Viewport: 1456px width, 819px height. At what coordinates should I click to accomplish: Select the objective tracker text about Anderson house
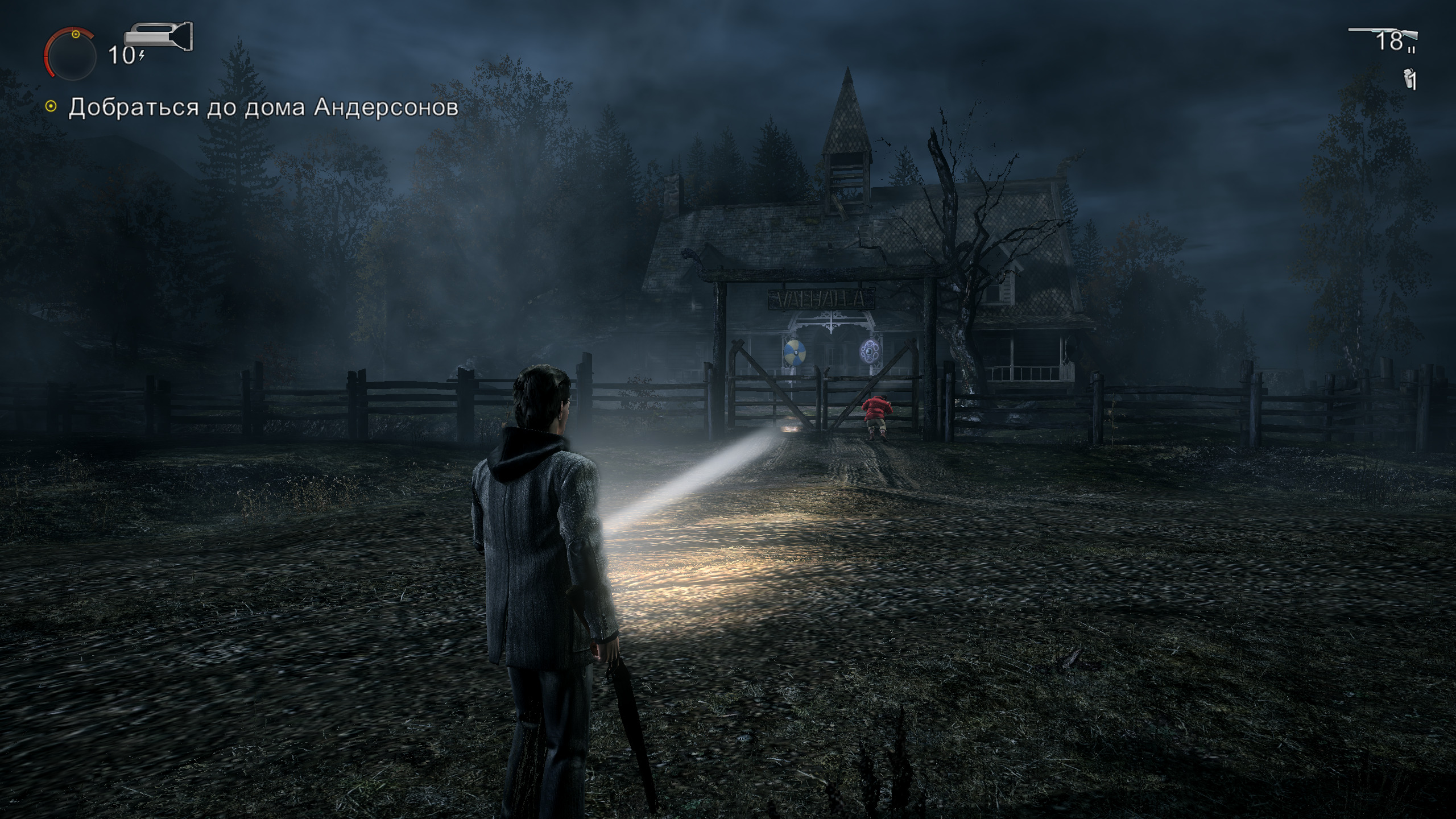pos(263,107)
